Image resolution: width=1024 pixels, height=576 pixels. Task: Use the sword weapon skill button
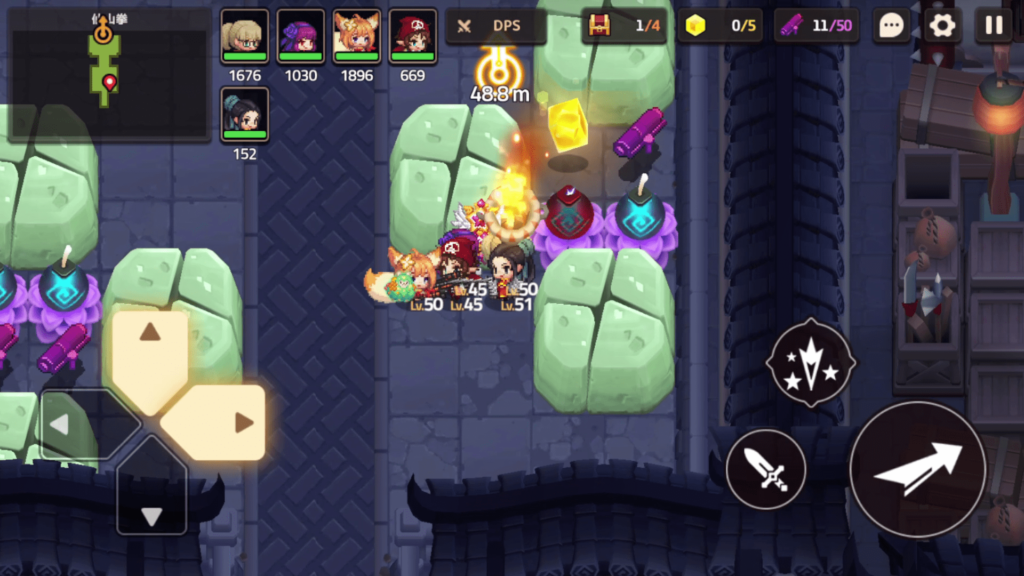coord(766,469)
